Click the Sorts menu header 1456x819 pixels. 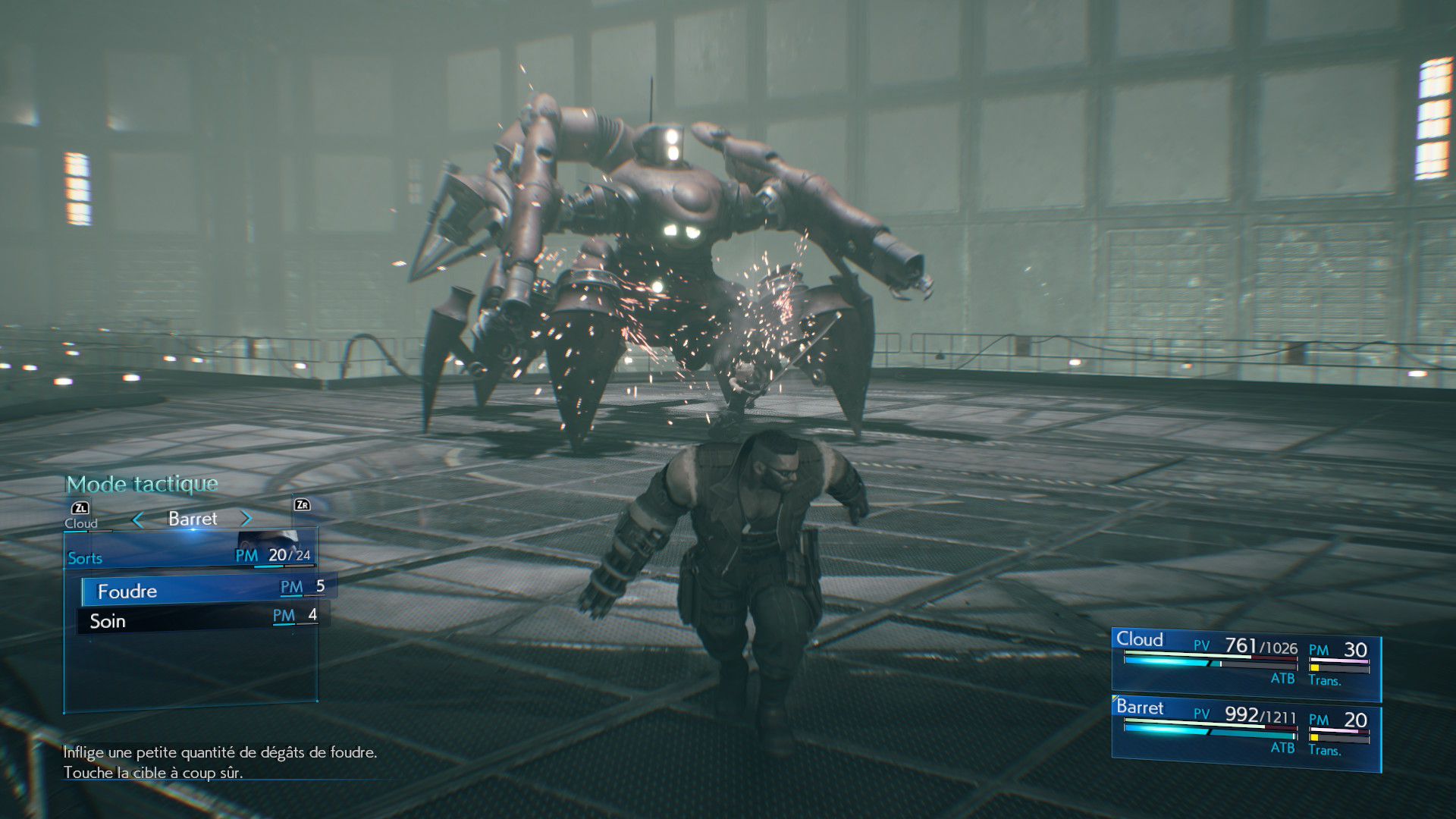tap(85, 559)
